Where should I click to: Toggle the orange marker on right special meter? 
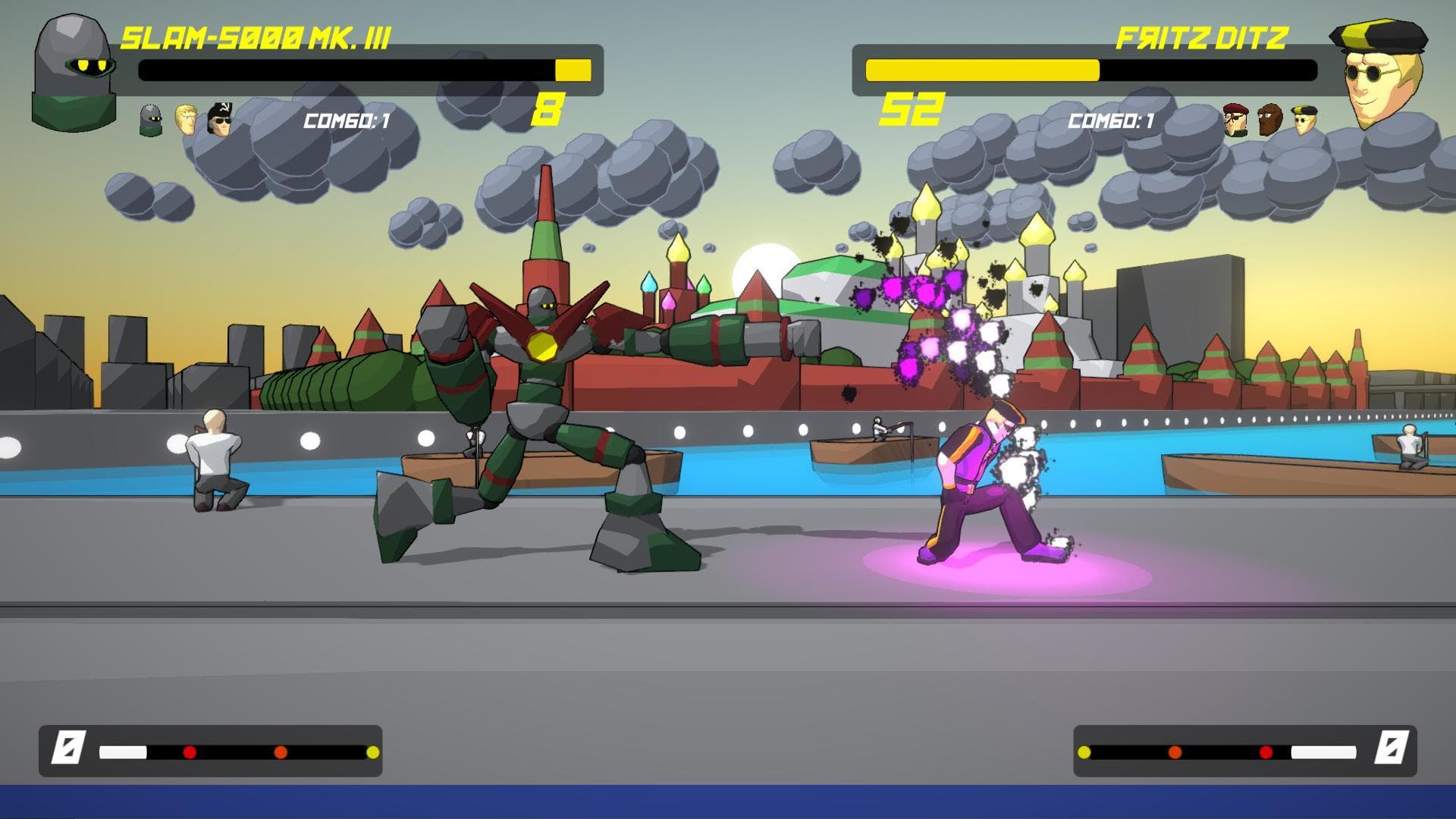[1174, 752]
